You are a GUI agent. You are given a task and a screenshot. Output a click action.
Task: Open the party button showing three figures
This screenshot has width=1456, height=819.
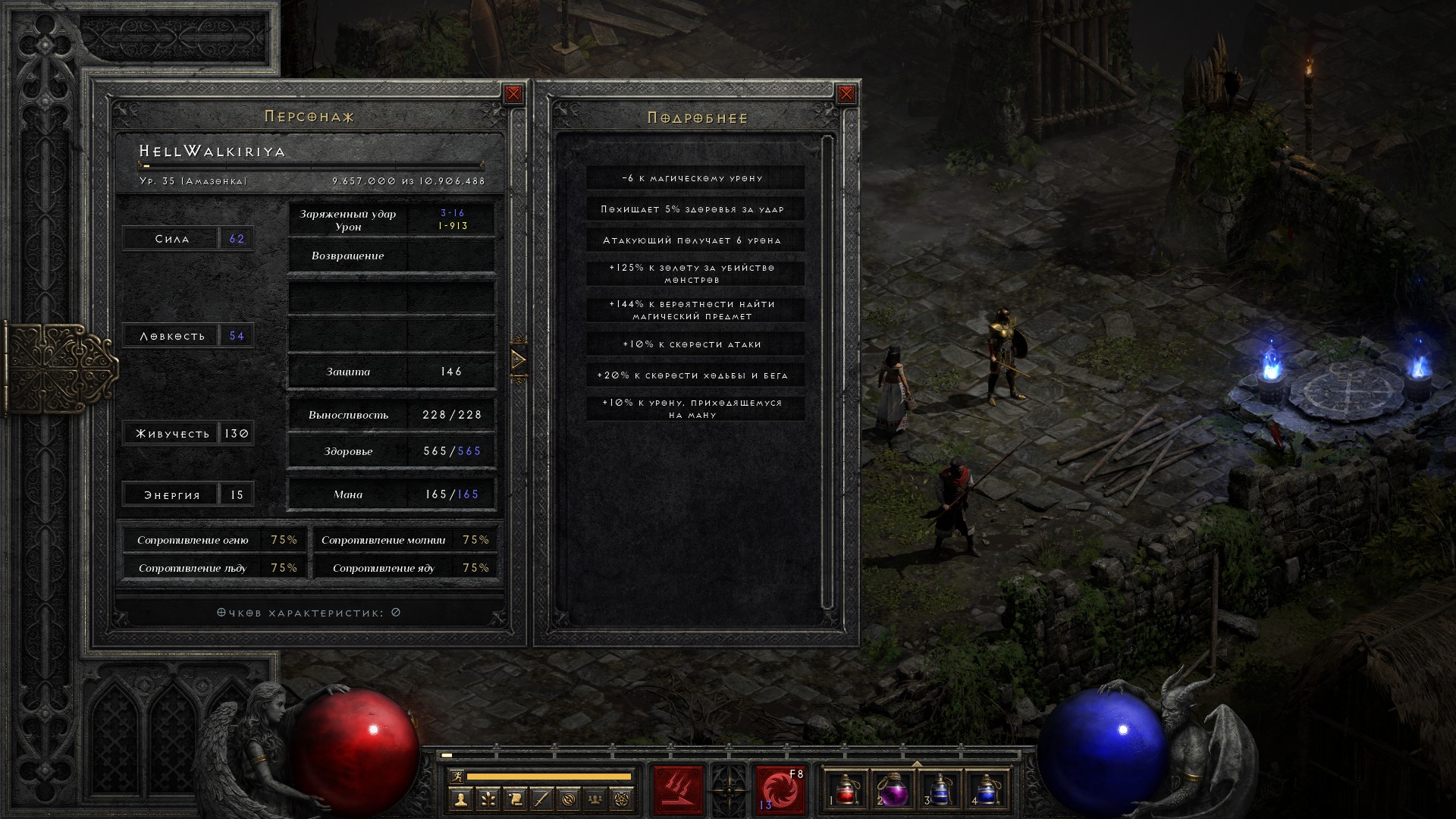point(596,799)
